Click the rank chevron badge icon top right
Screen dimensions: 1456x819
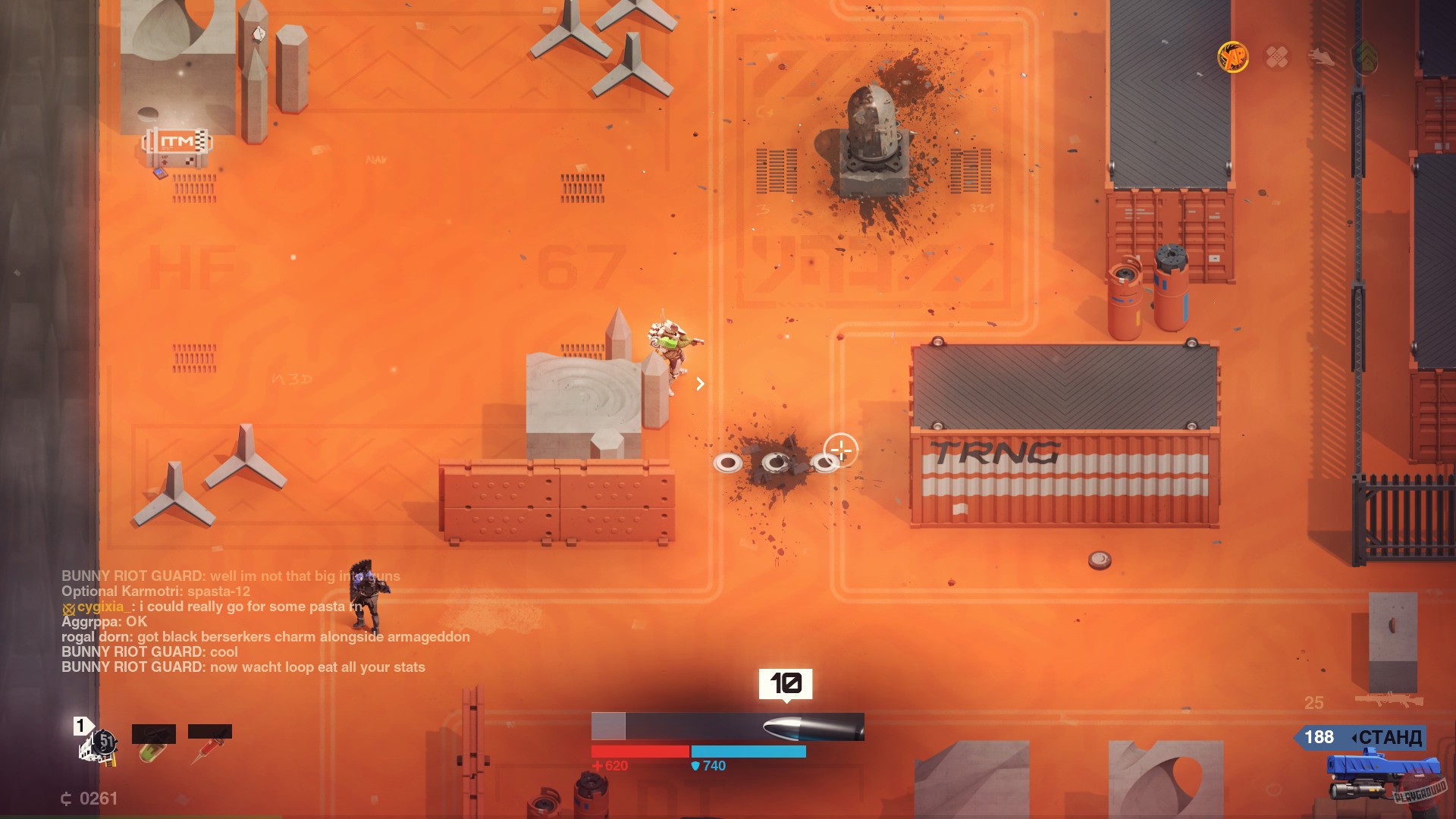coord(1363,56)
